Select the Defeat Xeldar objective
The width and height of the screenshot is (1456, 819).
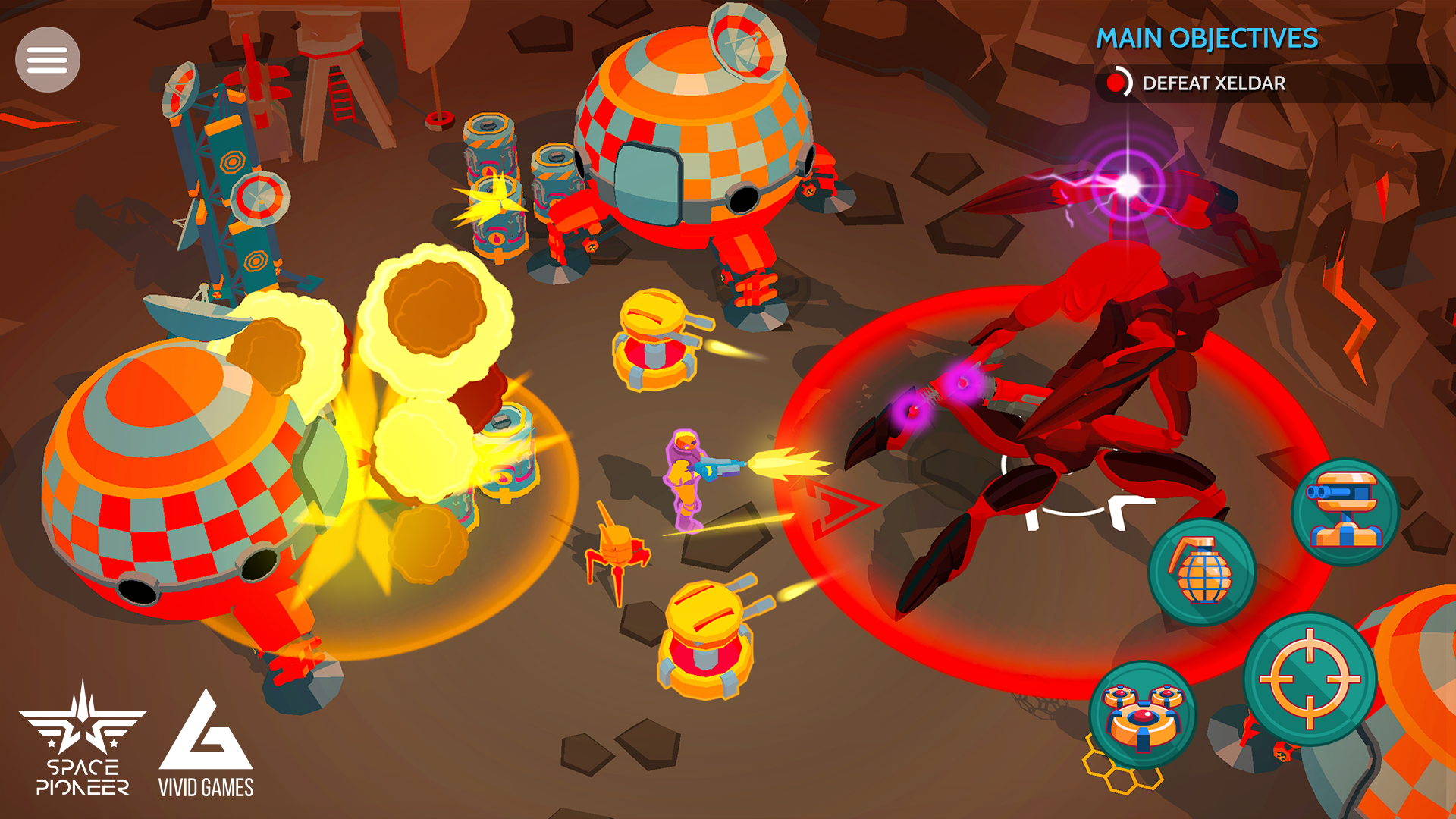1213,83
